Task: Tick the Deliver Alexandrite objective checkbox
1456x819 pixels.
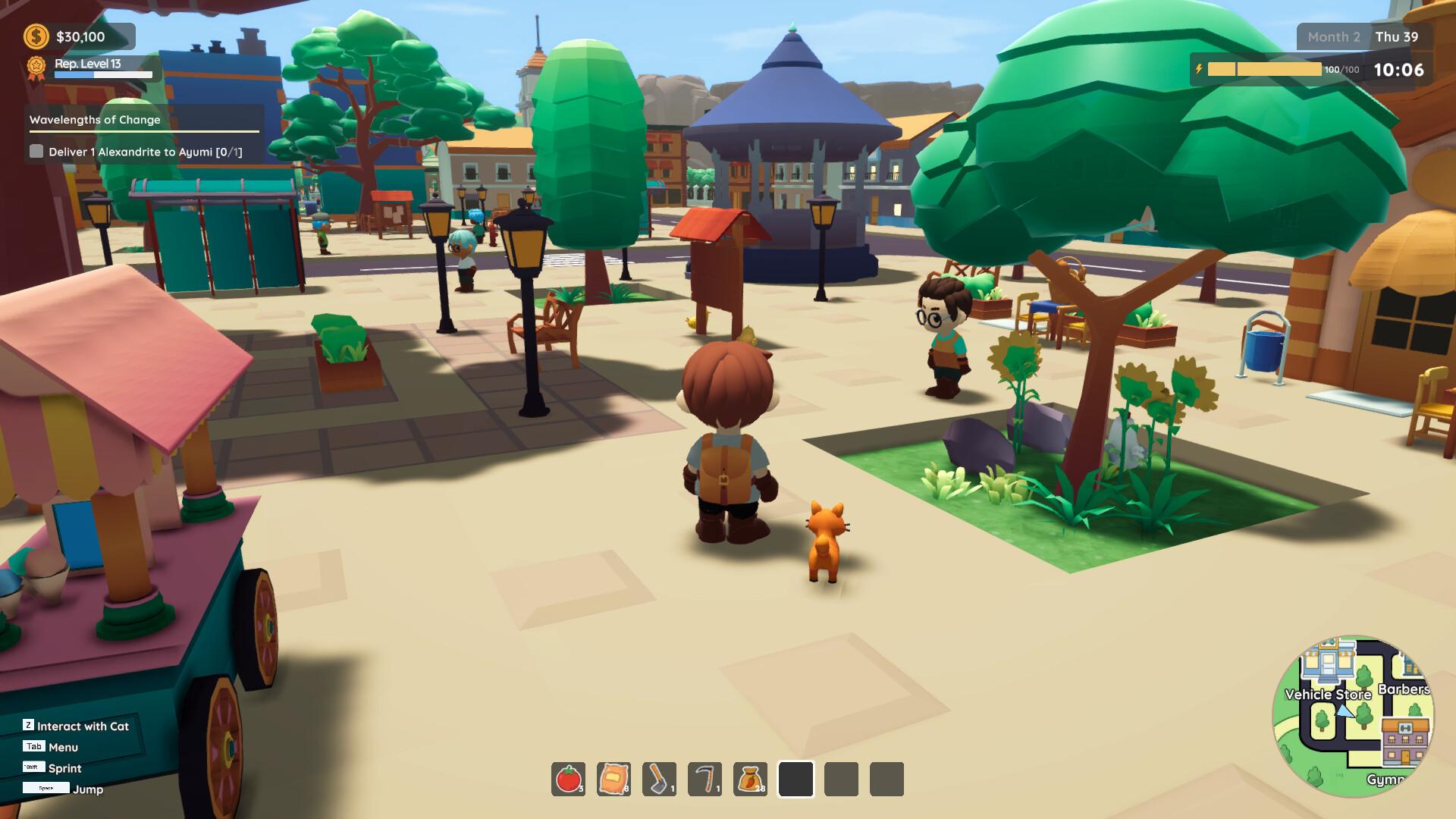Action: 36,152
